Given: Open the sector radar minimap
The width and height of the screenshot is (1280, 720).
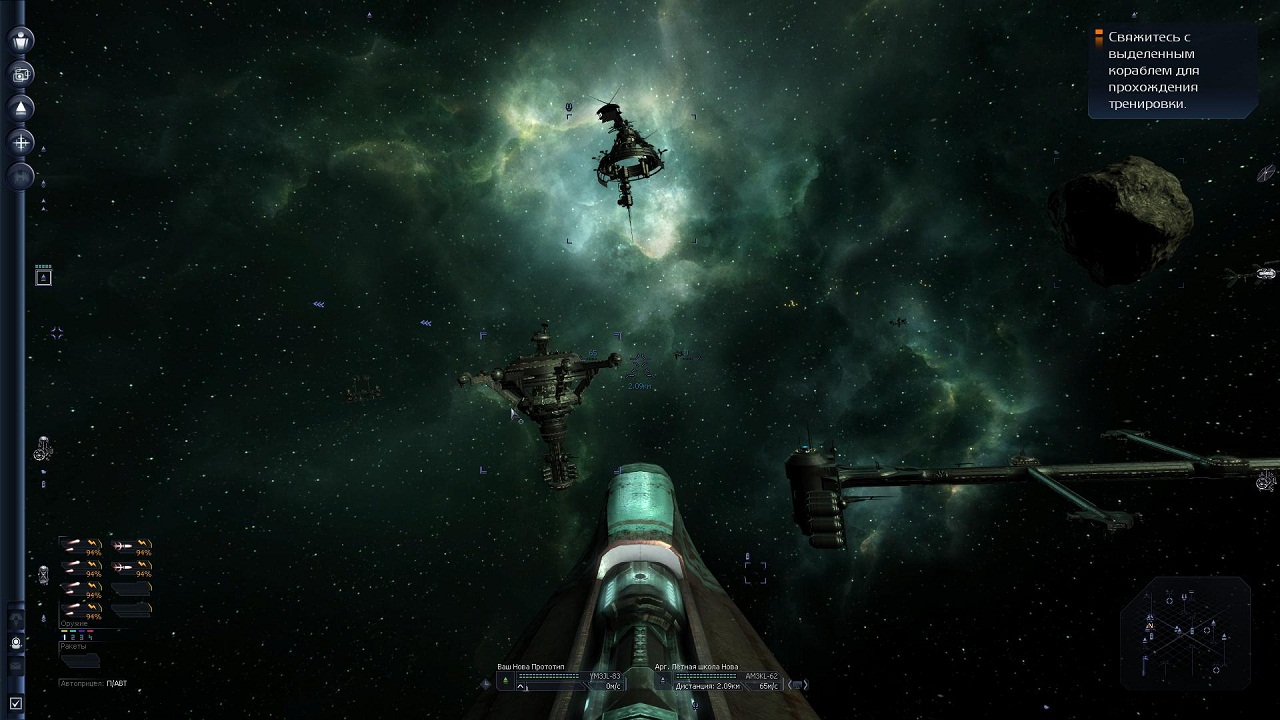Looking at the screenshot, I should coord(1185,631).
